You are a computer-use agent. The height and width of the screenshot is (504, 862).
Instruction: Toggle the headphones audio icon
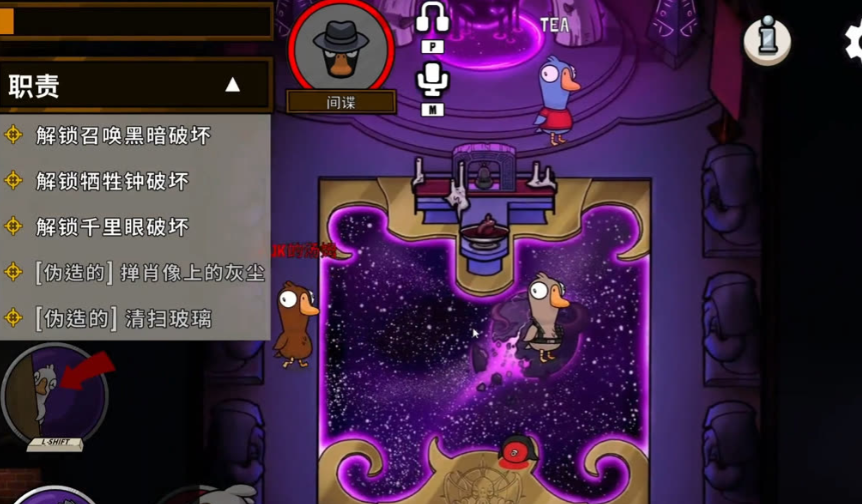(432, 20)
